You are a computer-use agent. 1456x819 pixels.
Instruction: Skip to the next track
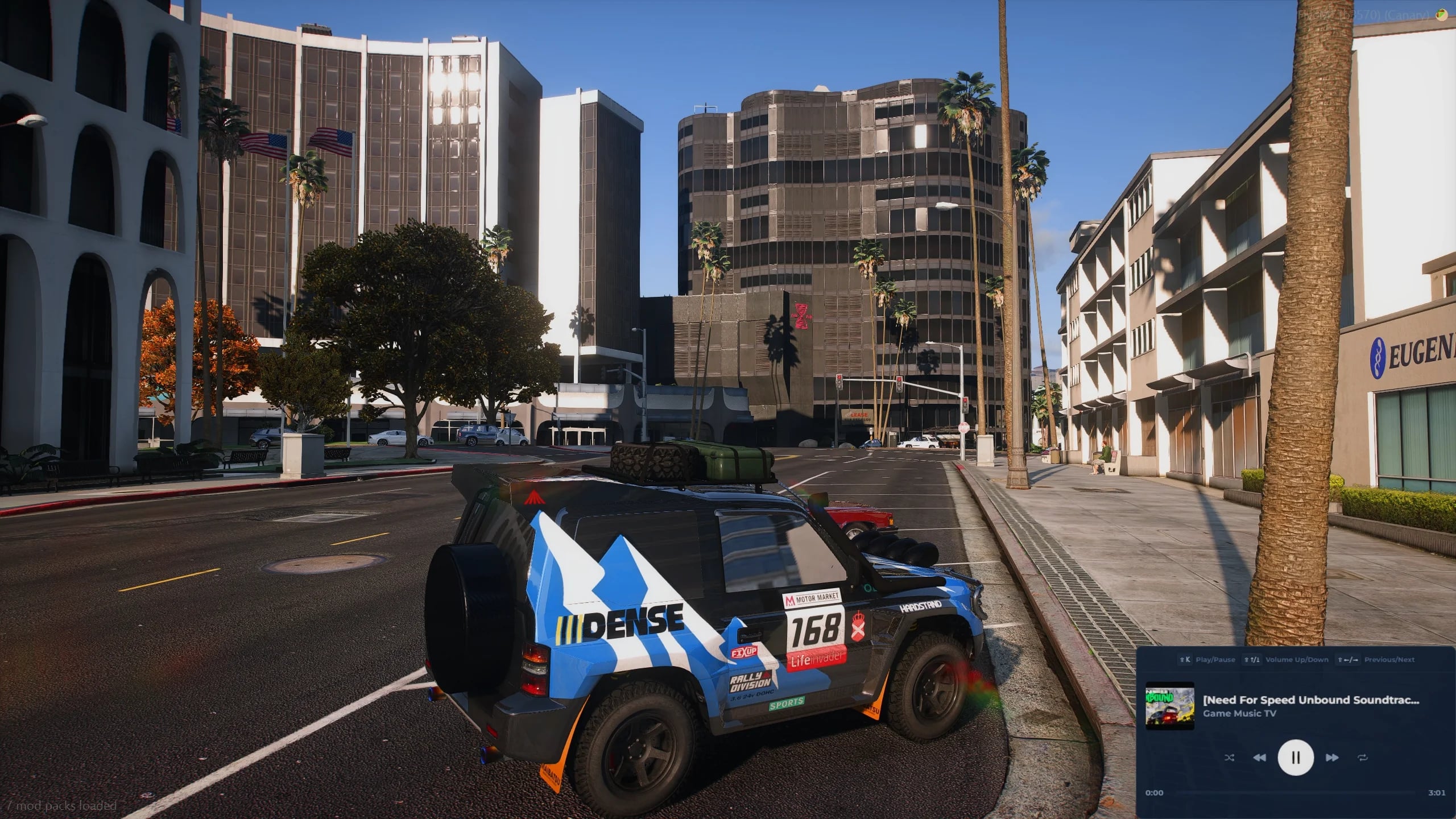point(1331,758)
